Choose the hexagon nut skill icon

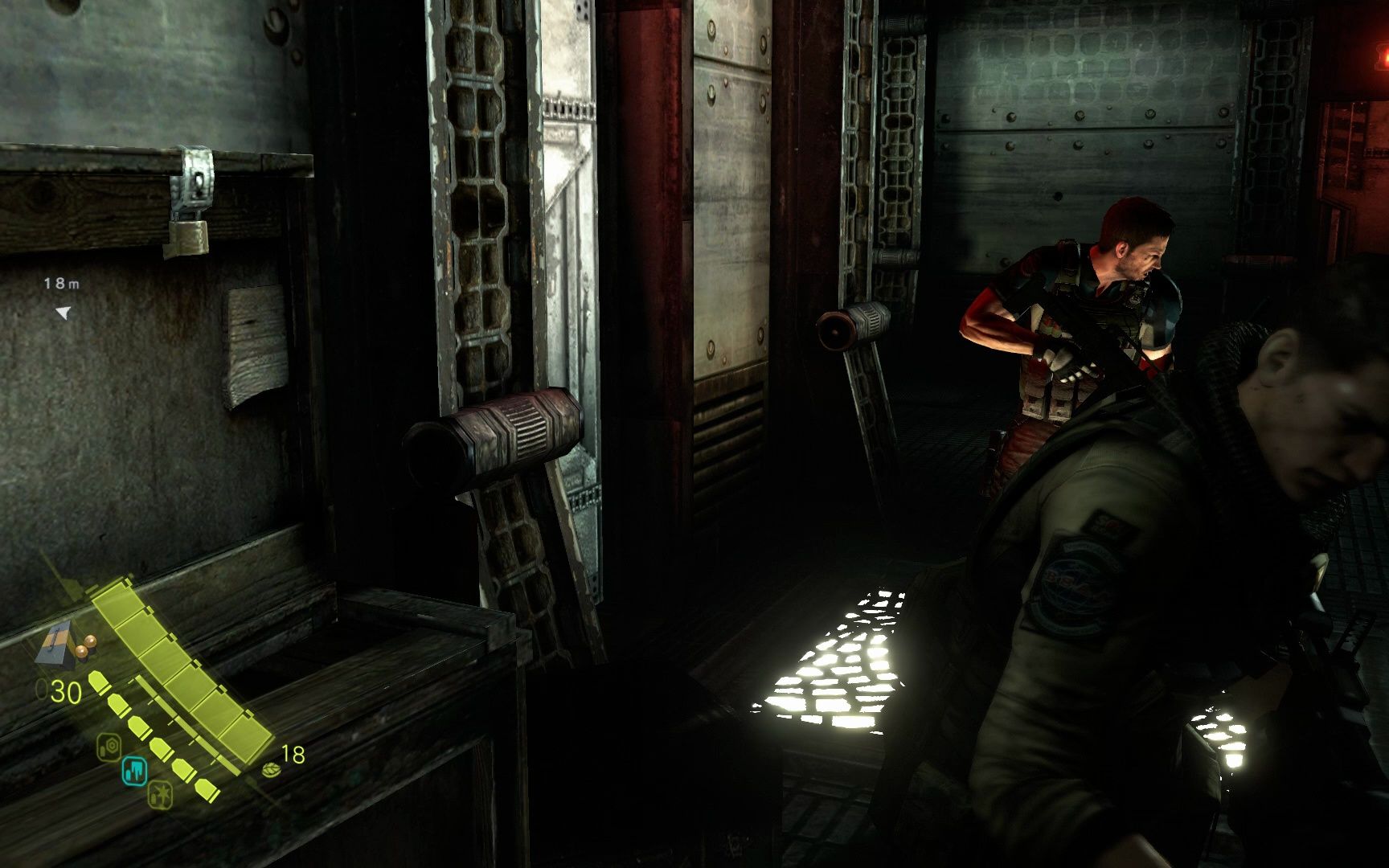(x=109, y=747)
